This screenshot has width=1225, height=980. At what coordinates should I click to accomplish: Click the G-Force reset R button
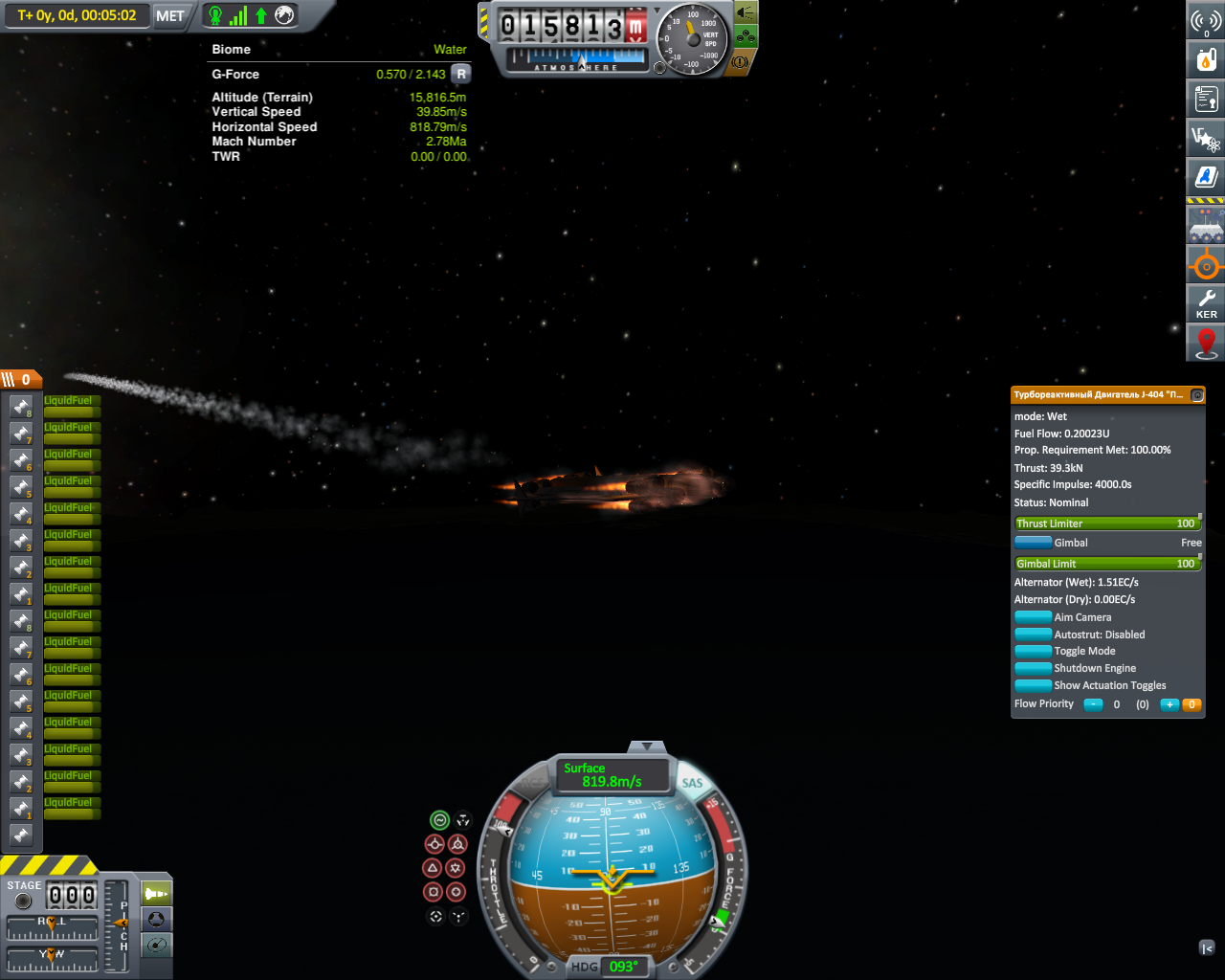[461, 74]
